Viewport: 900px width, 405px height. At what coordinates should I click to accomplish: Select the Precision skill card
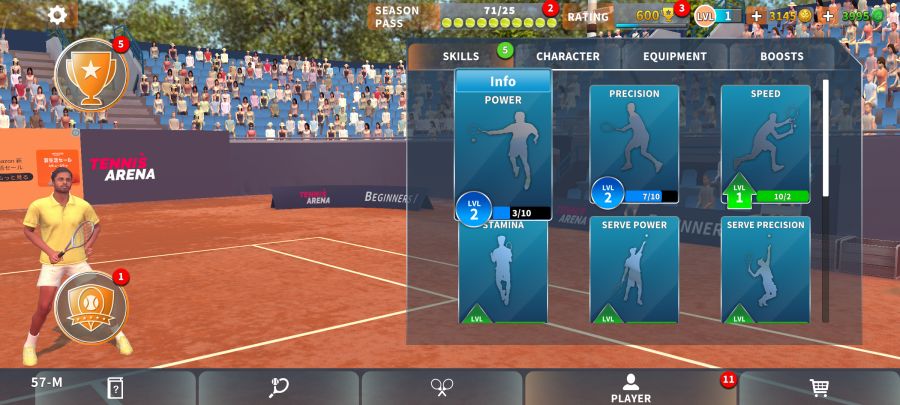(x=634, y=140)
